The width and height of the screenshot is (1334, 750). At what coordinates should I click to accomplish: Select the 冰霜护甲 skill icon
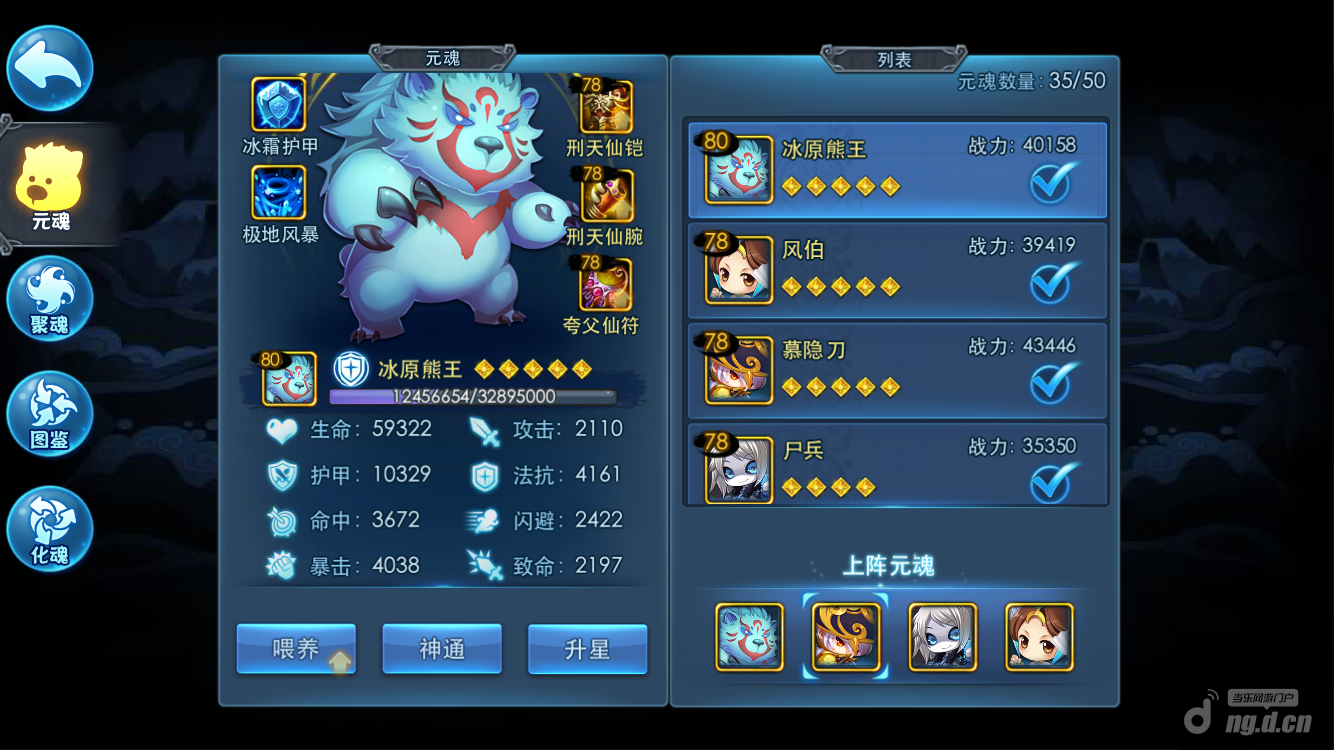(279, 105)
